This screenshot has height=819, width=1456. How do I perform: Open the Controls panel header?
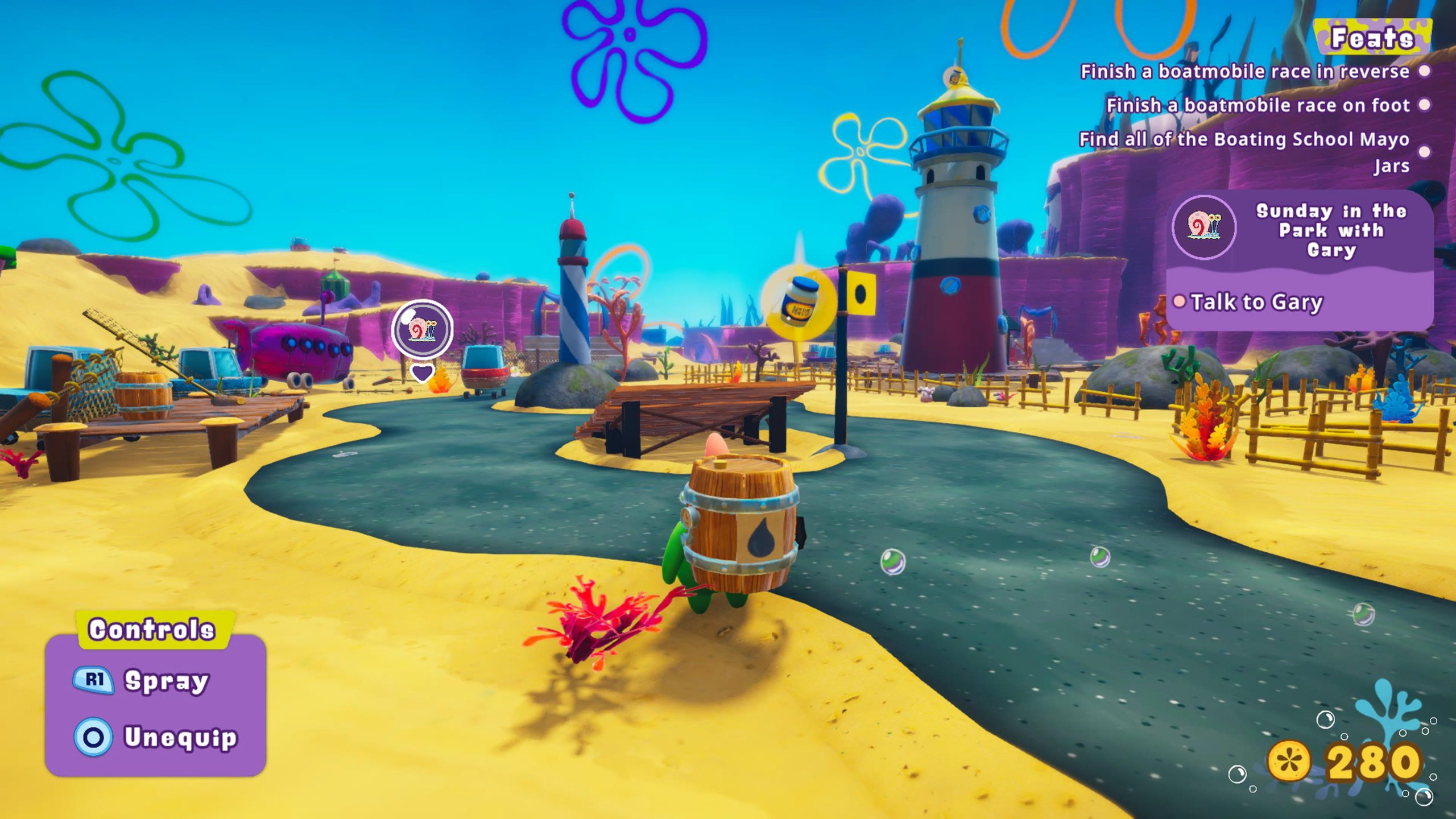(x=152, y=629)
